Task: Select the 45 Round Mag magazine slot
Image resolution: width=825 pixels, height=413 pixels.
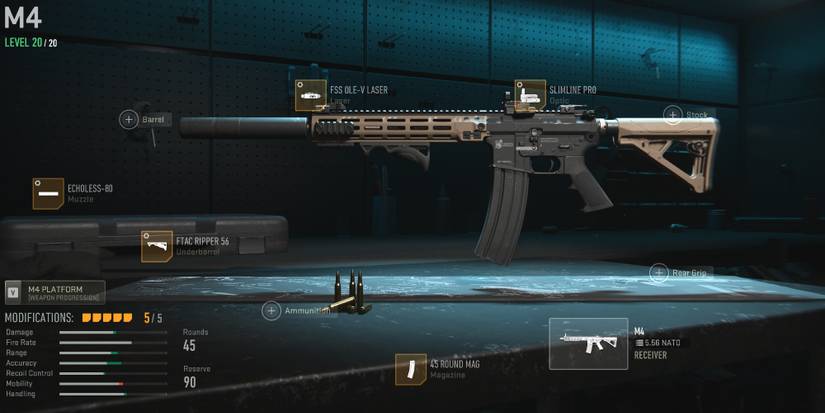Action: point(410,369)
